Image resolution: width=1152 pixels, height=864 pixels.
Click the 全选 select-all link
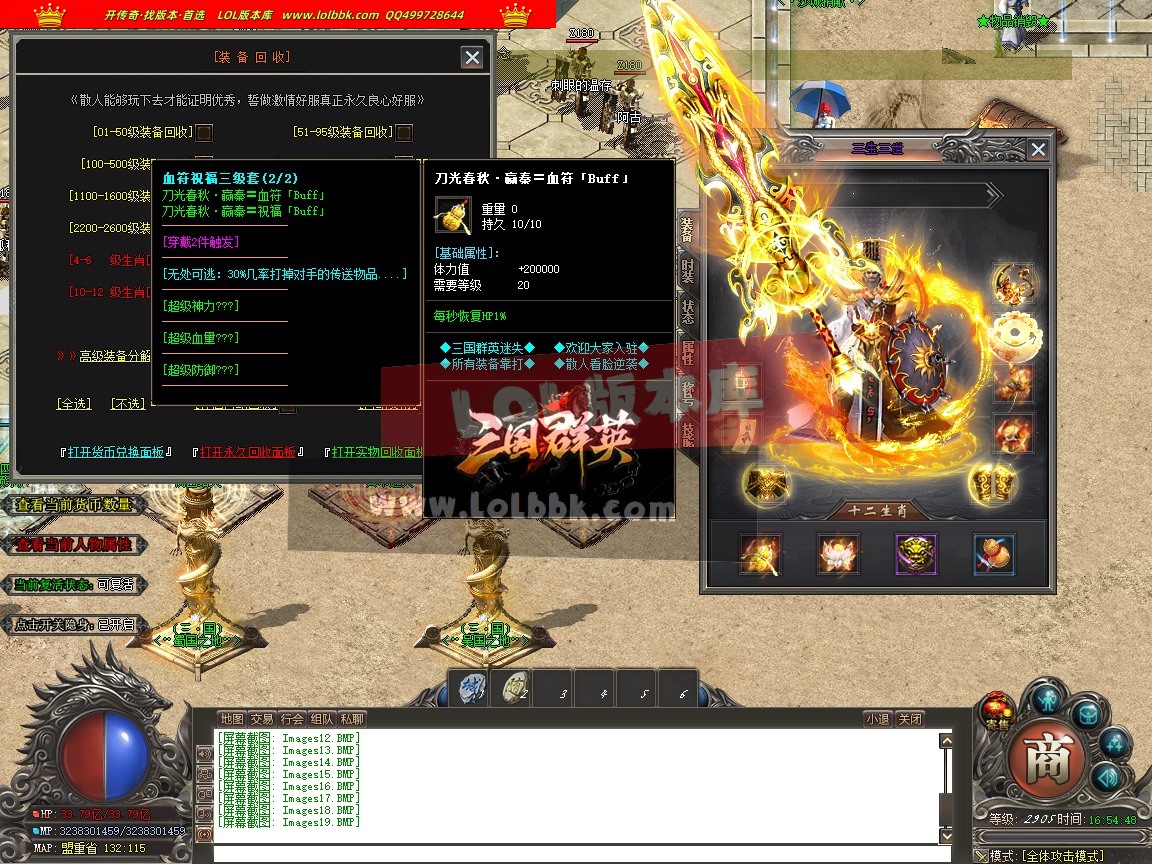point(74,404)
